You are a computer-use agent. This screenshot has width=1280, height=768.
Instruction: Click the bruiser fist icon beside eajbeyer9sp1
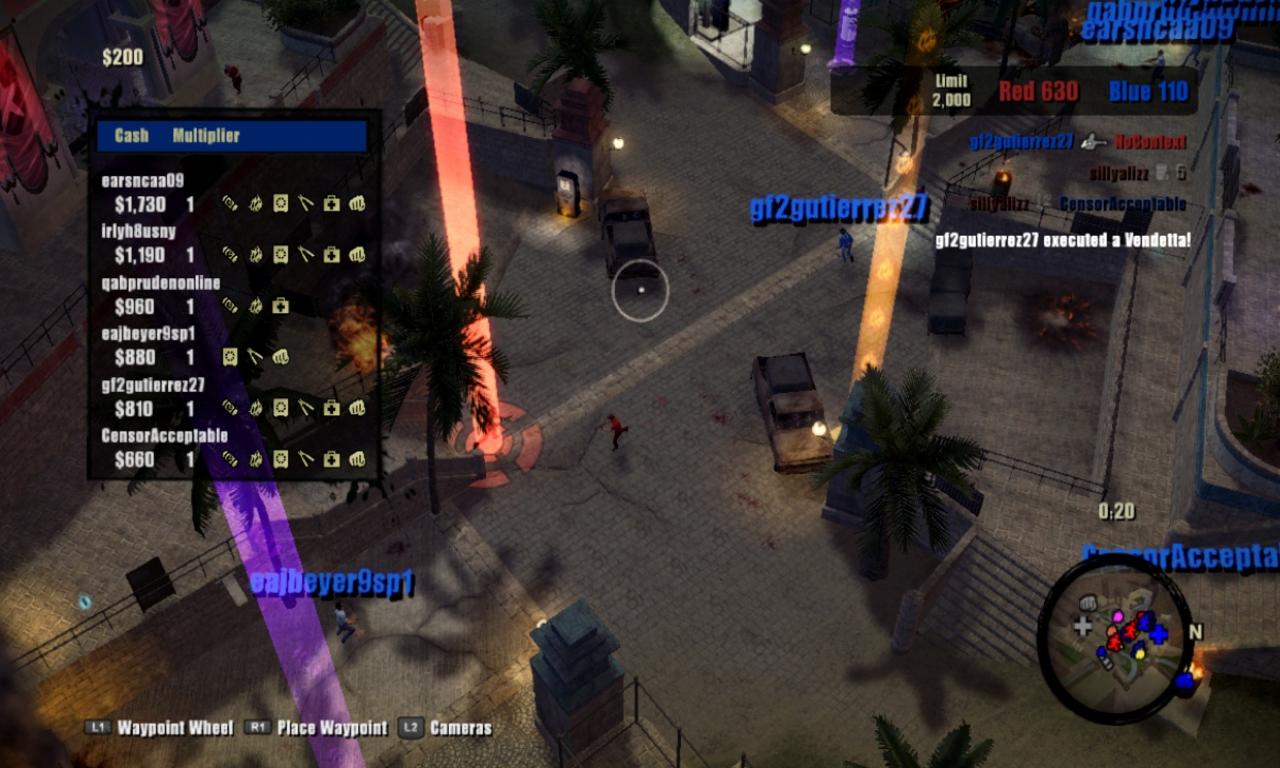pyautogui.click(x=281, y=356)
